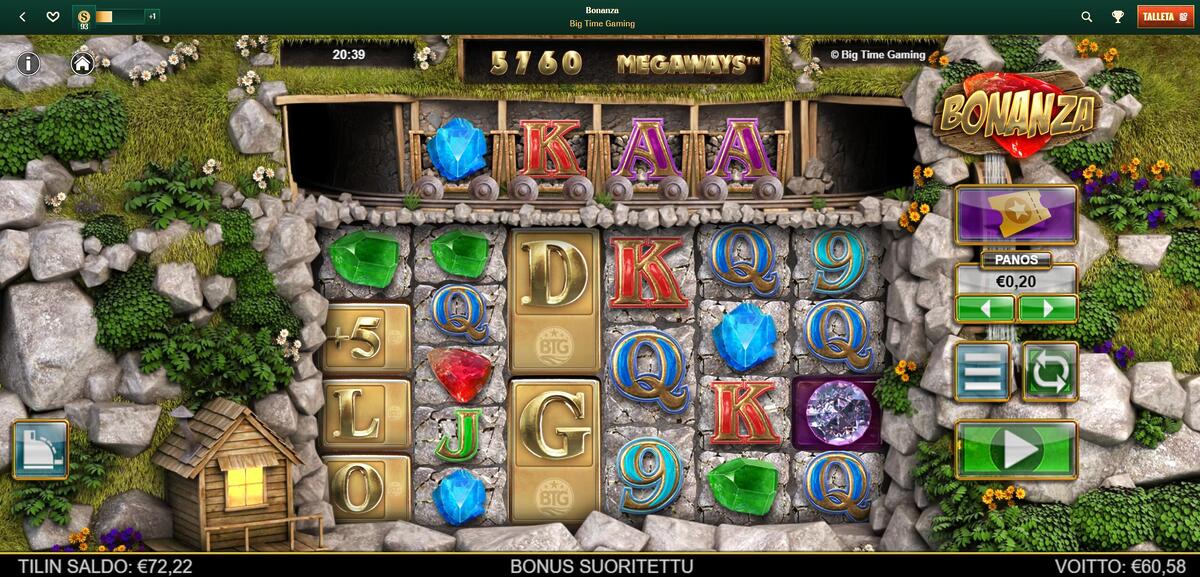Viewport: 1200px width, 577px height.
Task: Open the cashier register icon
Action: click(40, 449)
